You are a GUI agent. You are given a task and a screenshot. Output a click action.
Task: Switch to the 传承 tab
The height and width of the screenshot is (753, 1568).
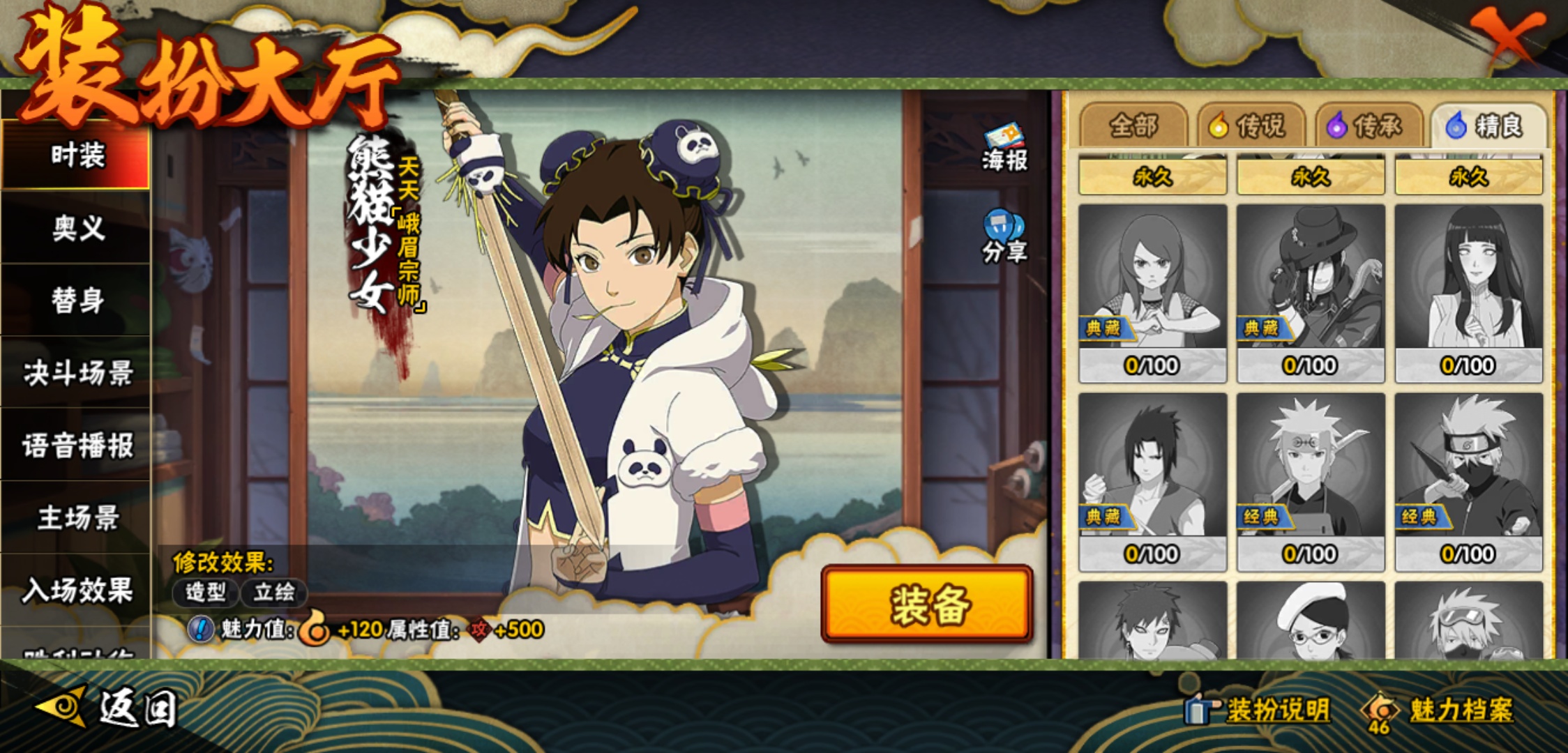pos(1369,126)
